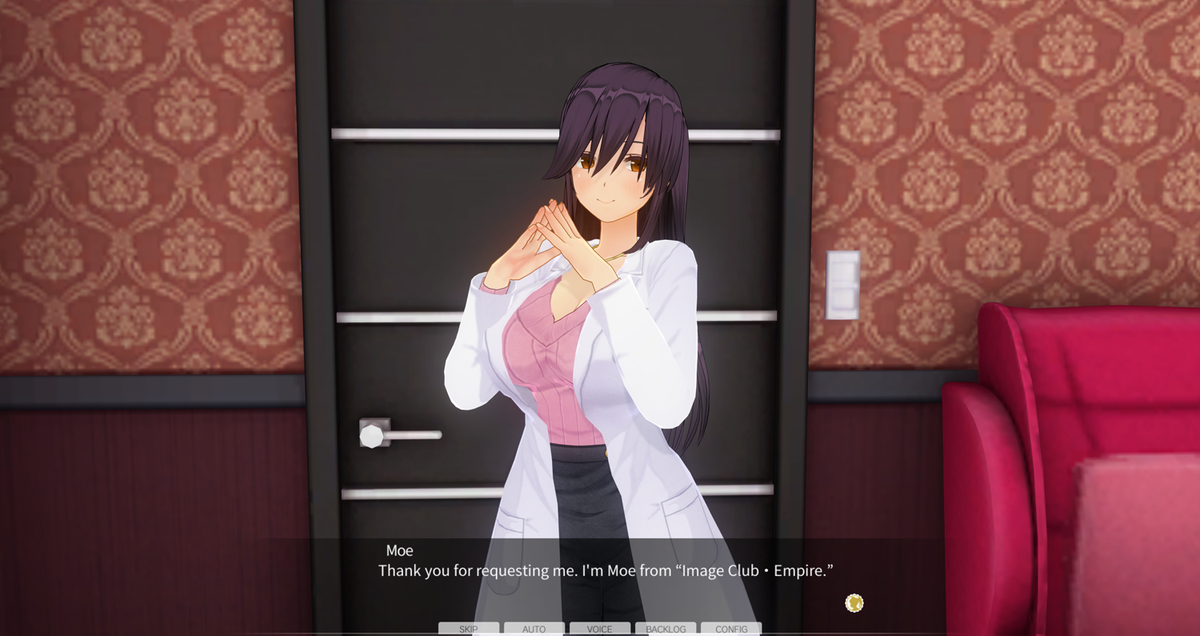Open the BACKLOG

pyautogui.click(x=665, y=629)
